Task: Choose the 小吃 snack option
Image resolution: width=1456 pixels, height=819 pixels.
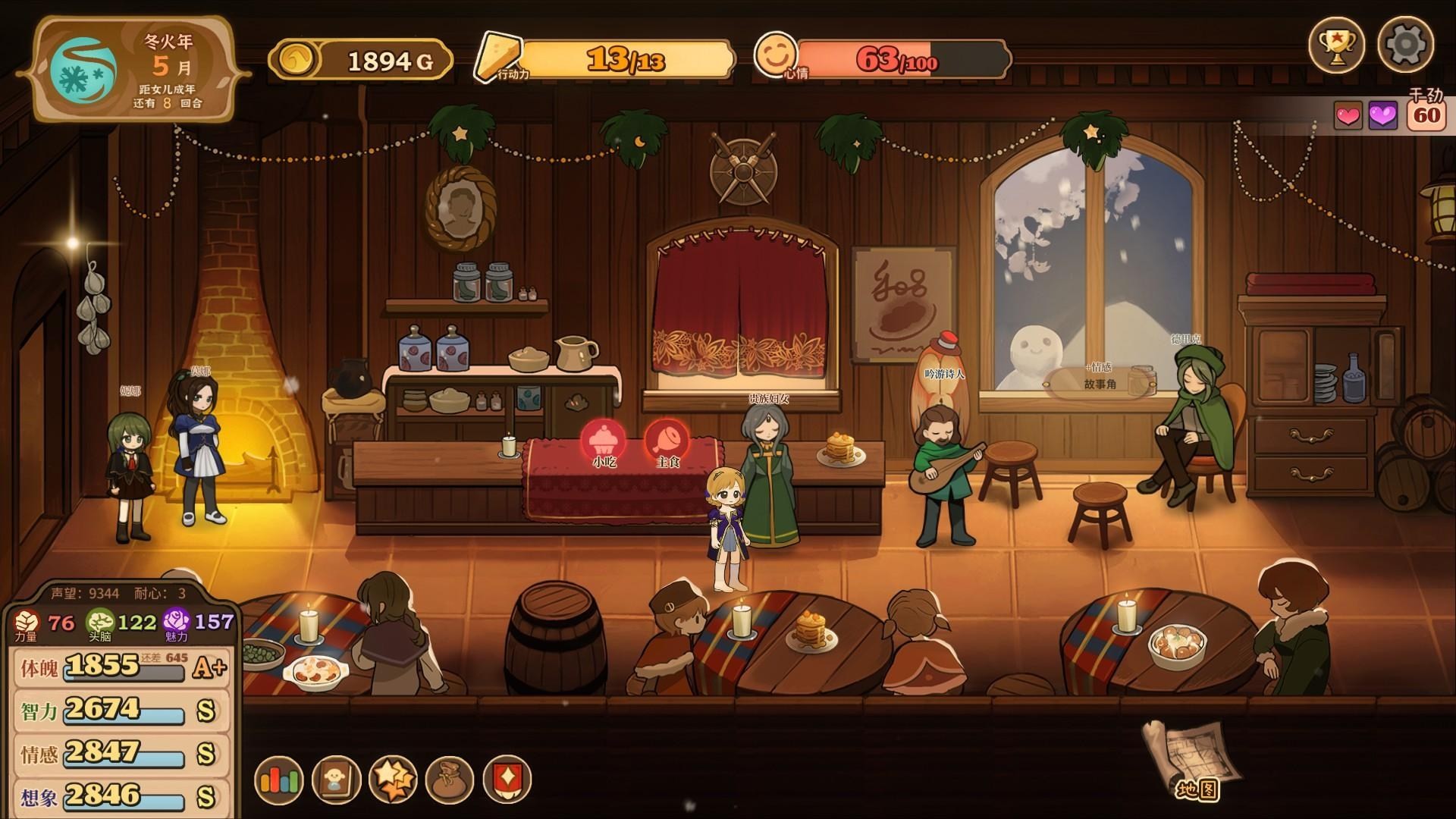Action: 604,441
